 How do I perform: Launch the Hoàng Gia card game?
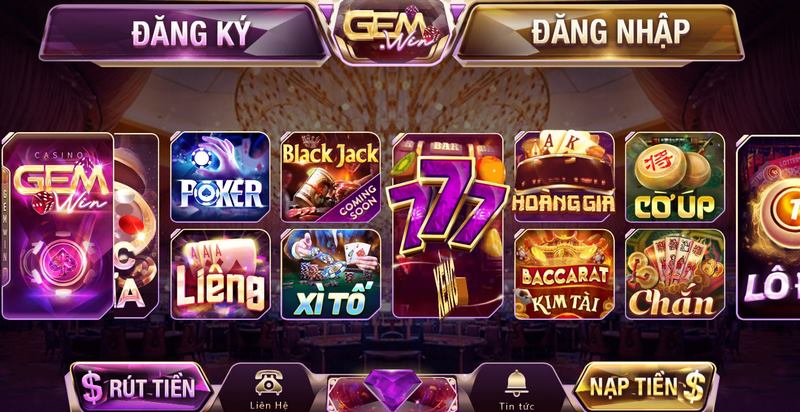click(x=563, y=176)
